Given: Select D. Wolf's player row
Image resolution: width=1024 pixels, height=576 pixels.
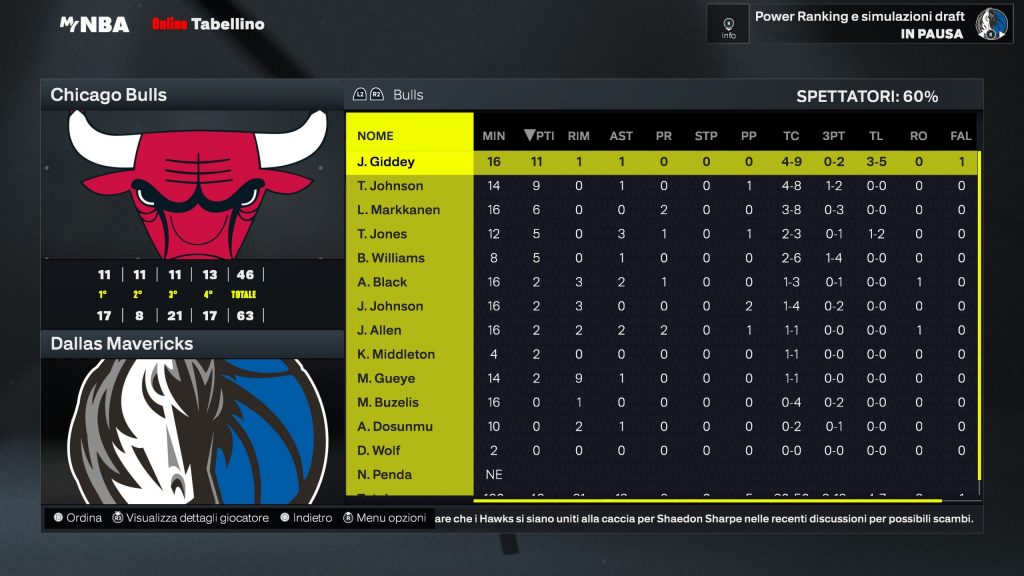Looking at the screenshot, I should pos(379,450).
